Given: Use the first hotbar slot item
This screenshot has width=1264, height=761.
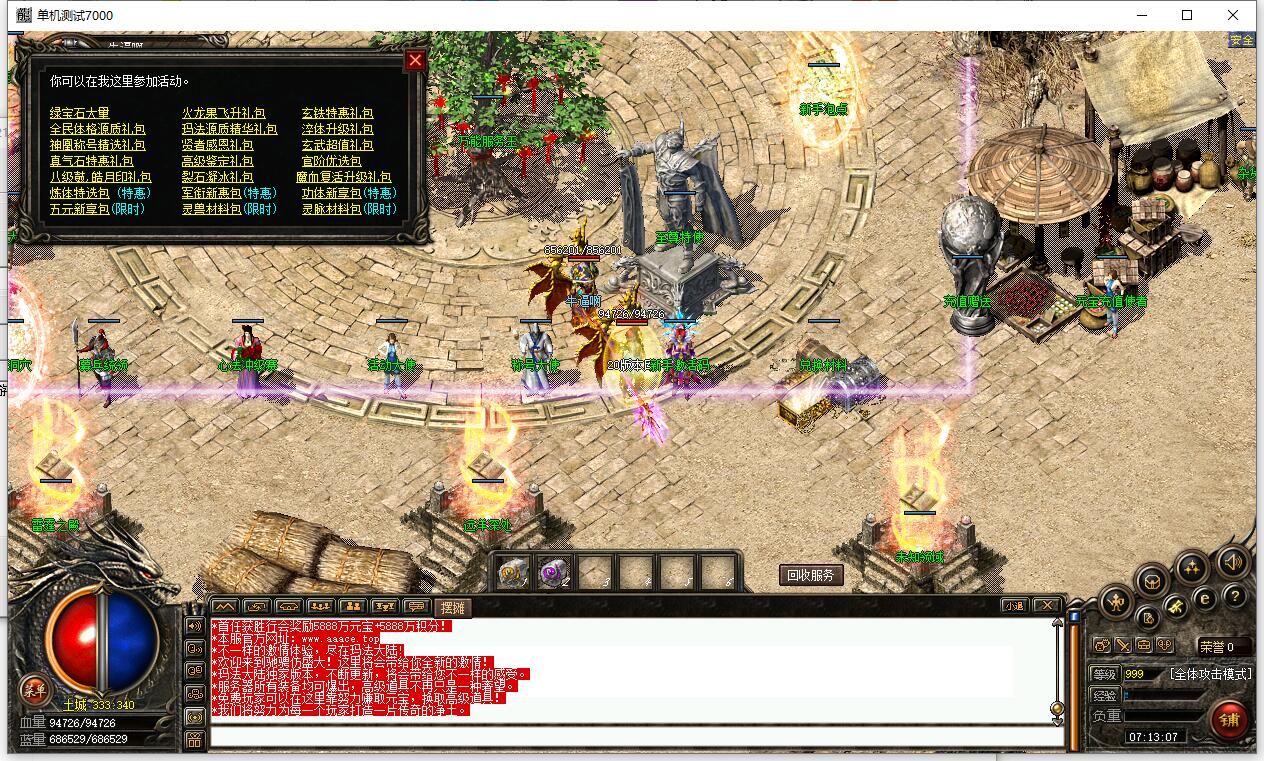Looking at the screenshot, I should [514, 572].
